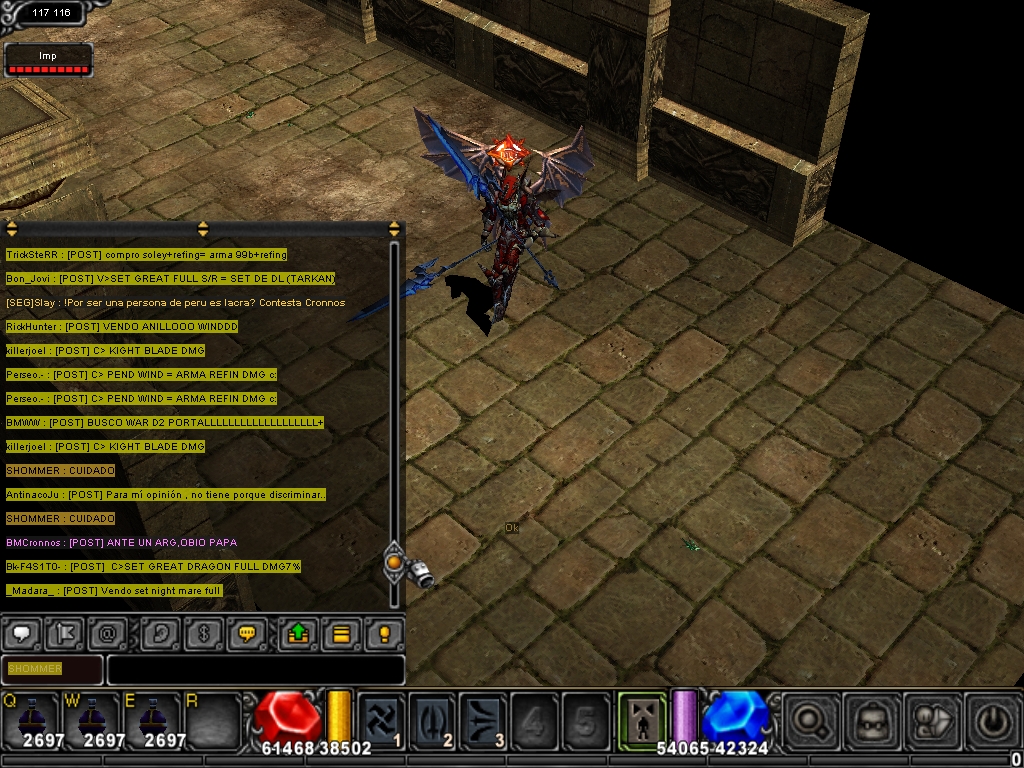Open the green-framed active skill selector
The width and height of the screenshot is (1024, 768).
pyautogui.click(x=639, y=716)
